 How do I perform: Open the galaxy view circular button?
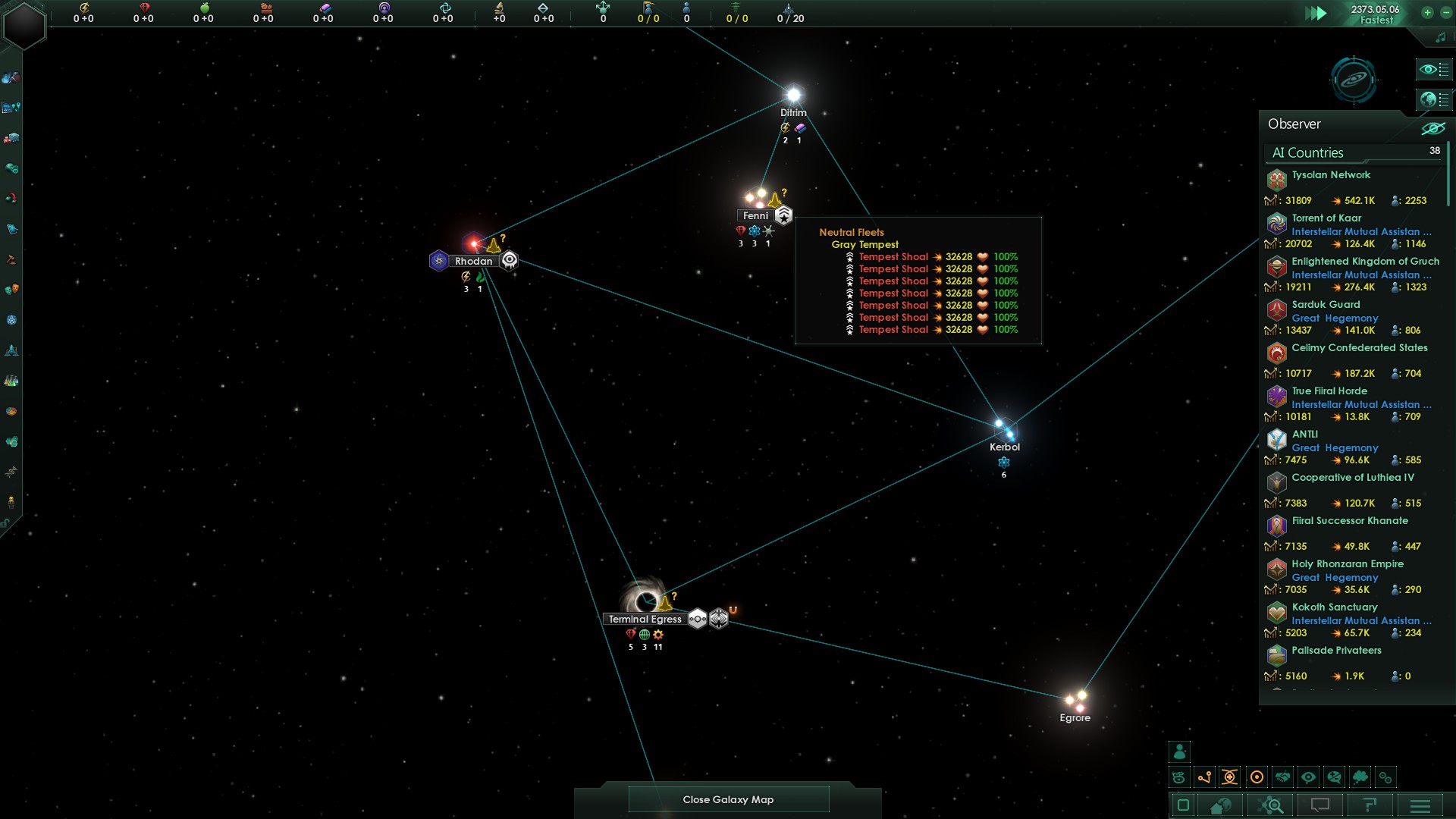pyautogui.click(x=1354, y=79)
